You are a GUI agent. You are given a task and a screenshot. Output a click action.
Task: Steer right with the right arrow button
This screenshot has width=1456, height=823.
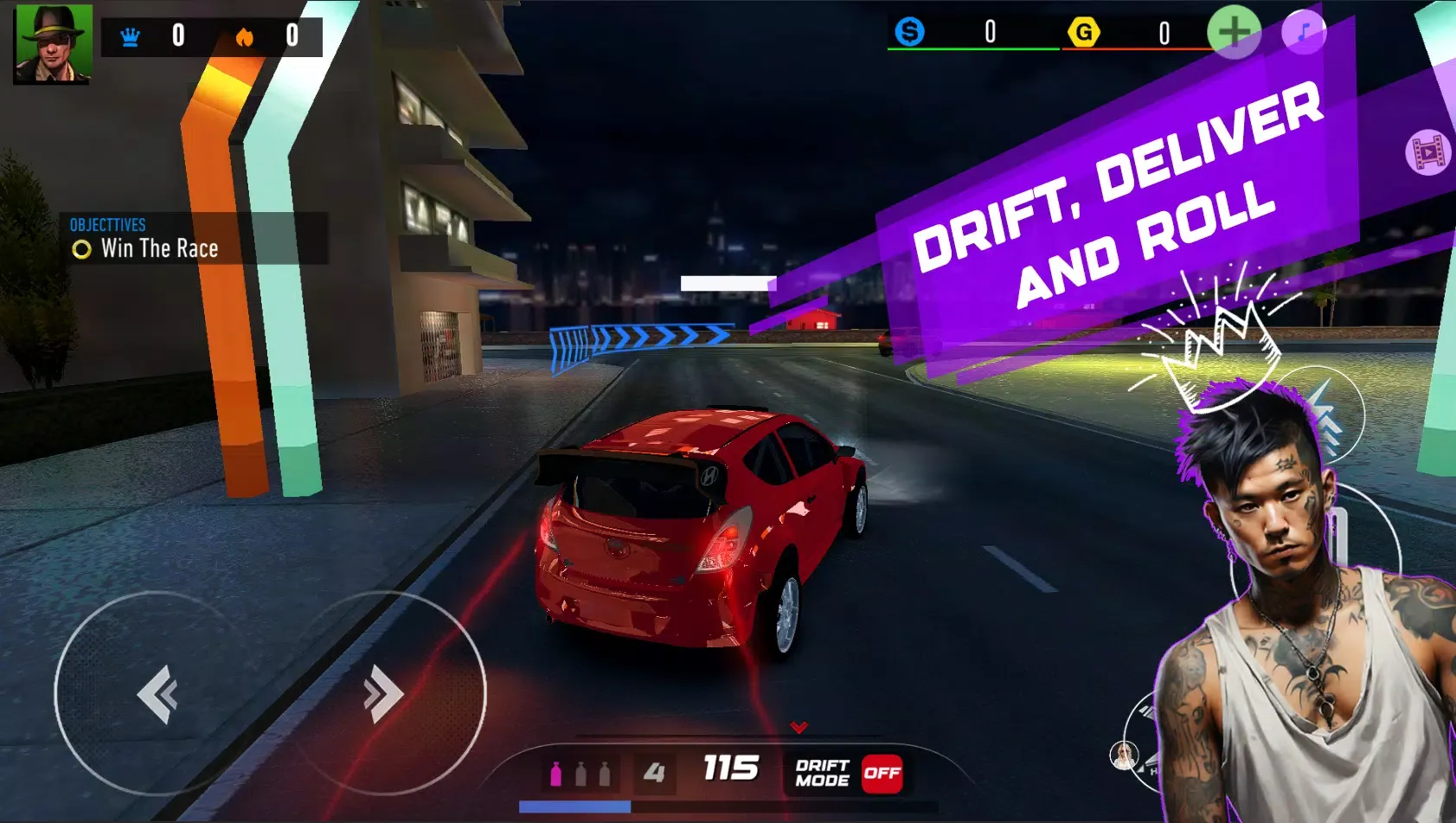click(384, 693)
